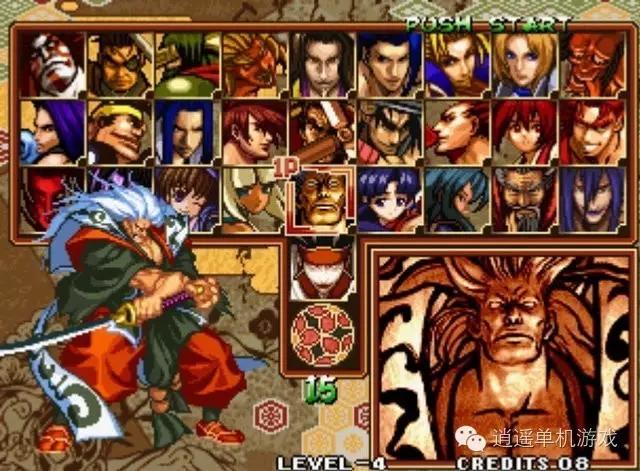640x471 pixels.
Task: Pick the red-haired girl portrait
Action: coord(523,130)
